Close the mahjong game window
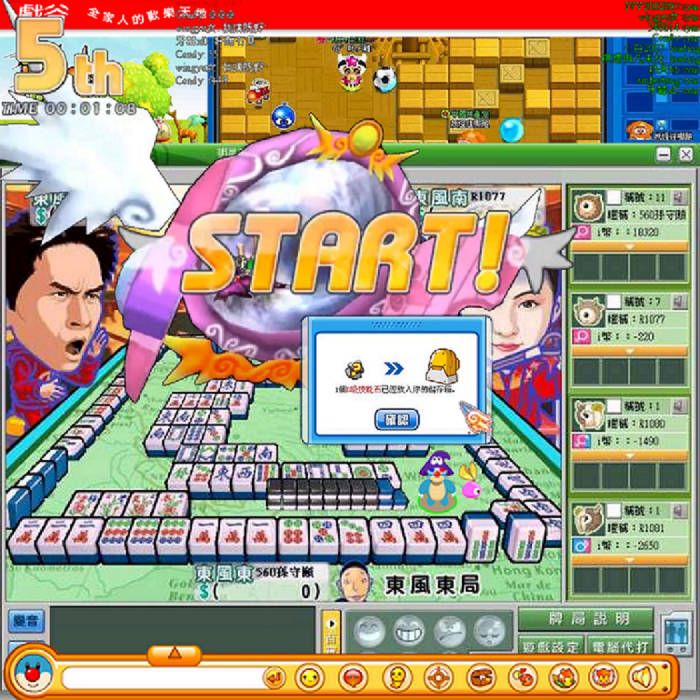 click(x=685, y=154)
